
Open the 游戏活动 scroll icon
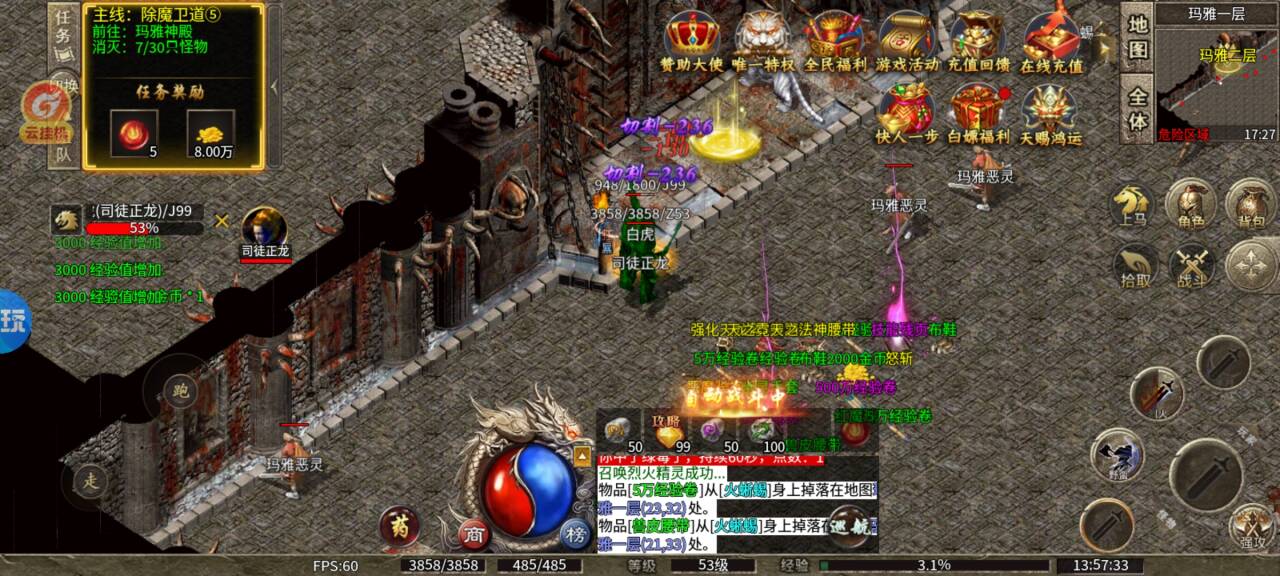[x=907, y=40]
